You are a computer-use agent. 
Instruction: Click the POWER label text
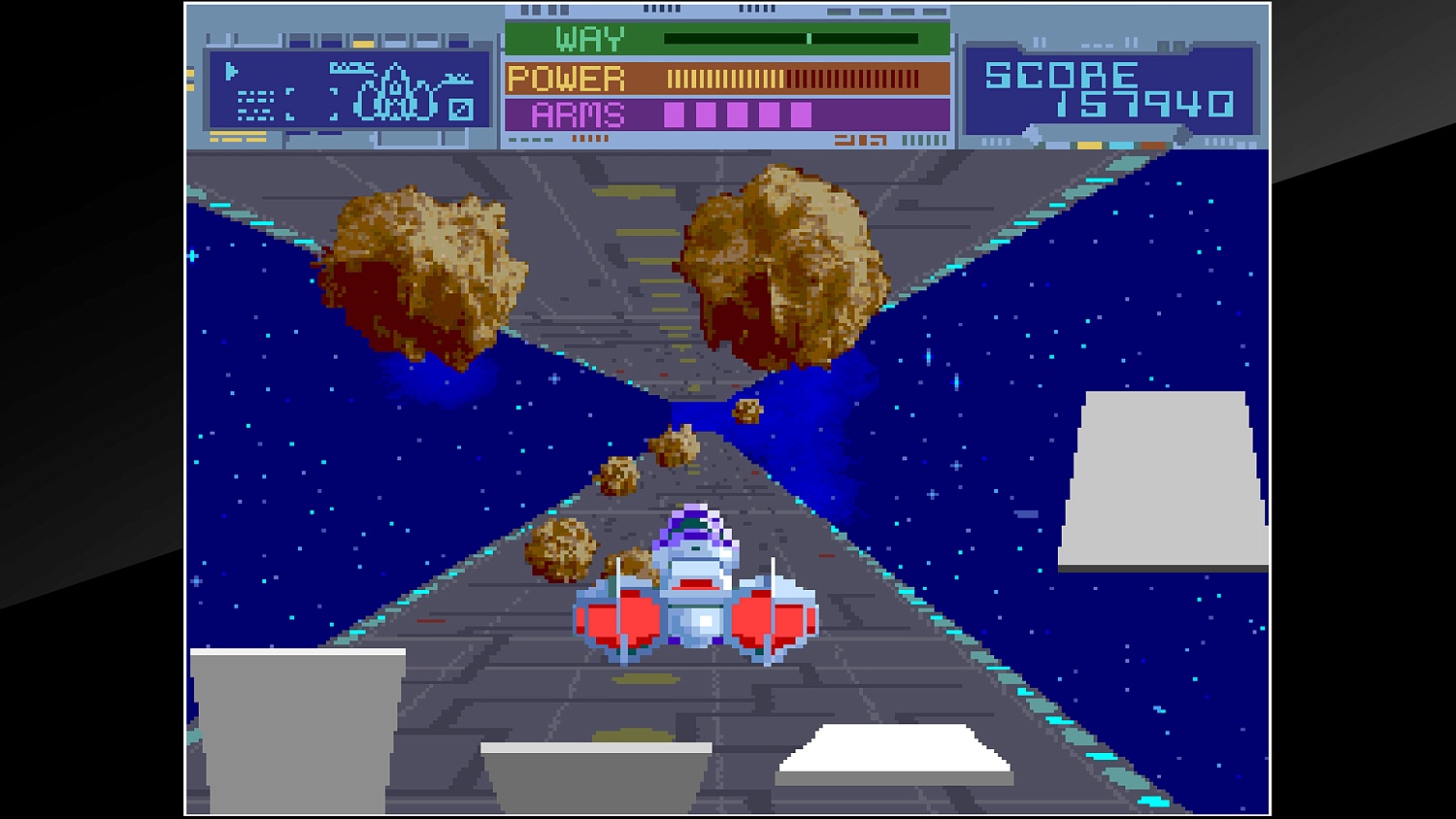click(568, 77)
